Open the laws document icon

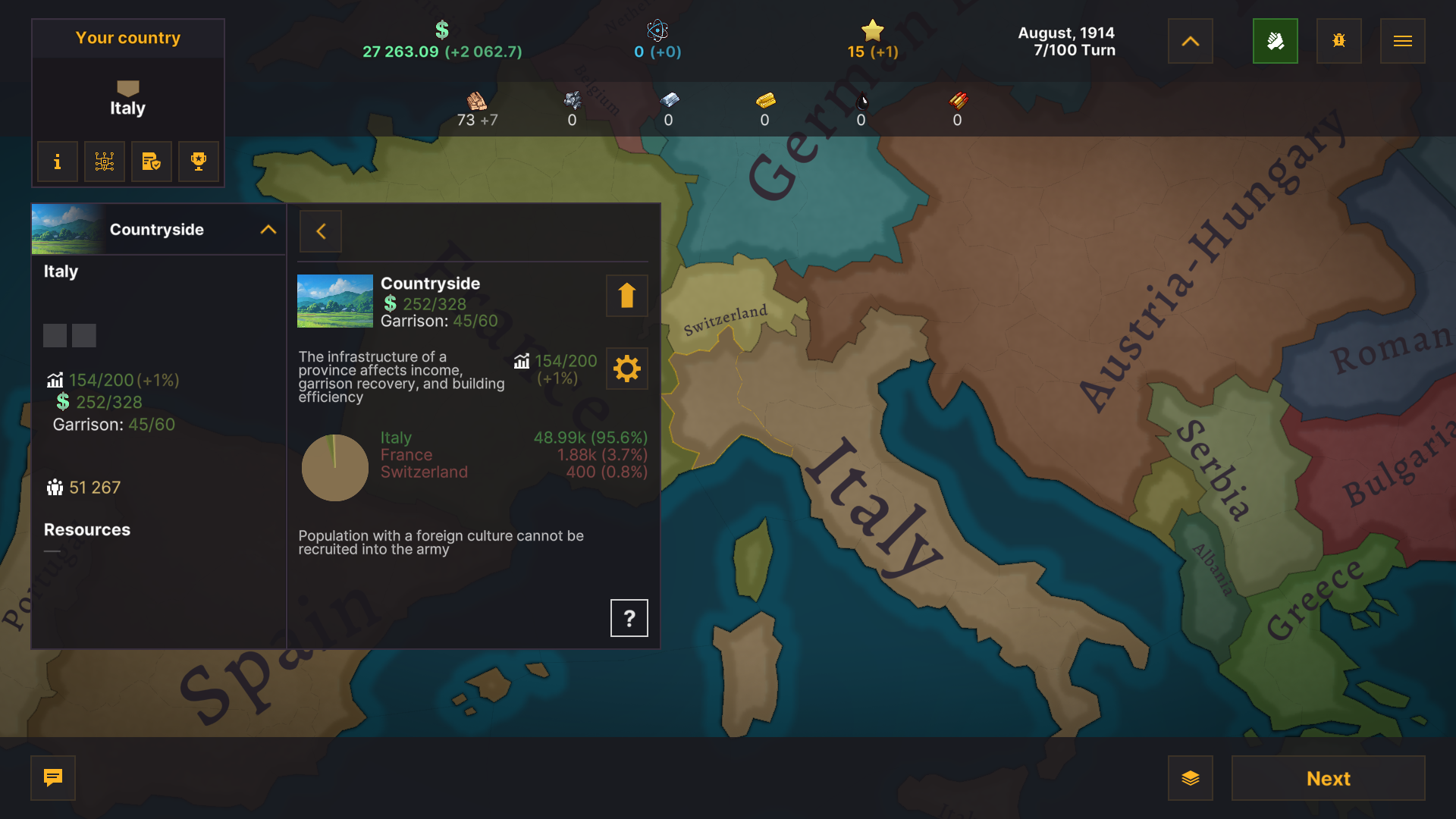pyautogui.click(x=151, y=162)
